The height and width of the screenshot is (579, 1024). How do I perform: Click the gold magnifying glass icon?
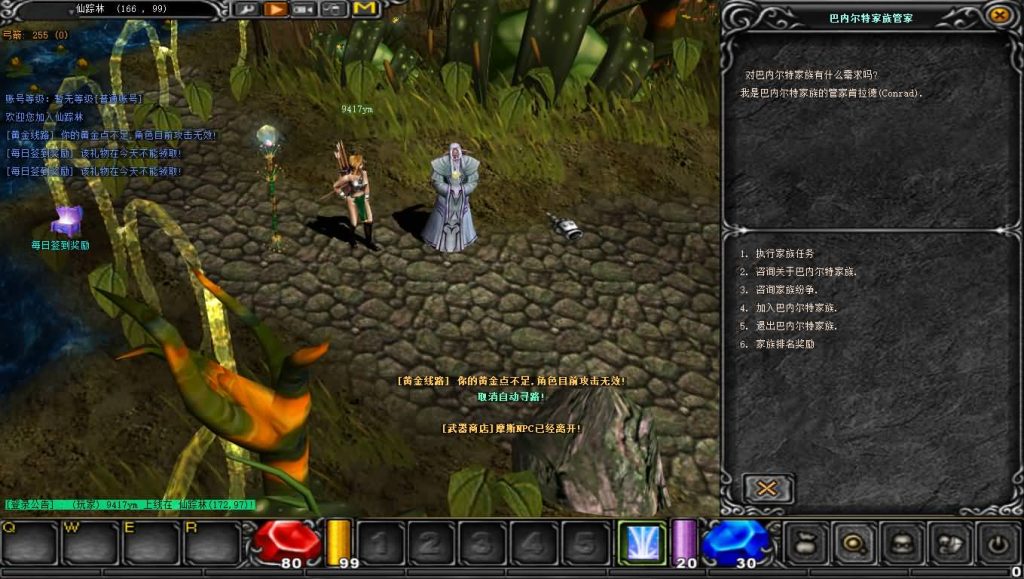tap(855, 543)
